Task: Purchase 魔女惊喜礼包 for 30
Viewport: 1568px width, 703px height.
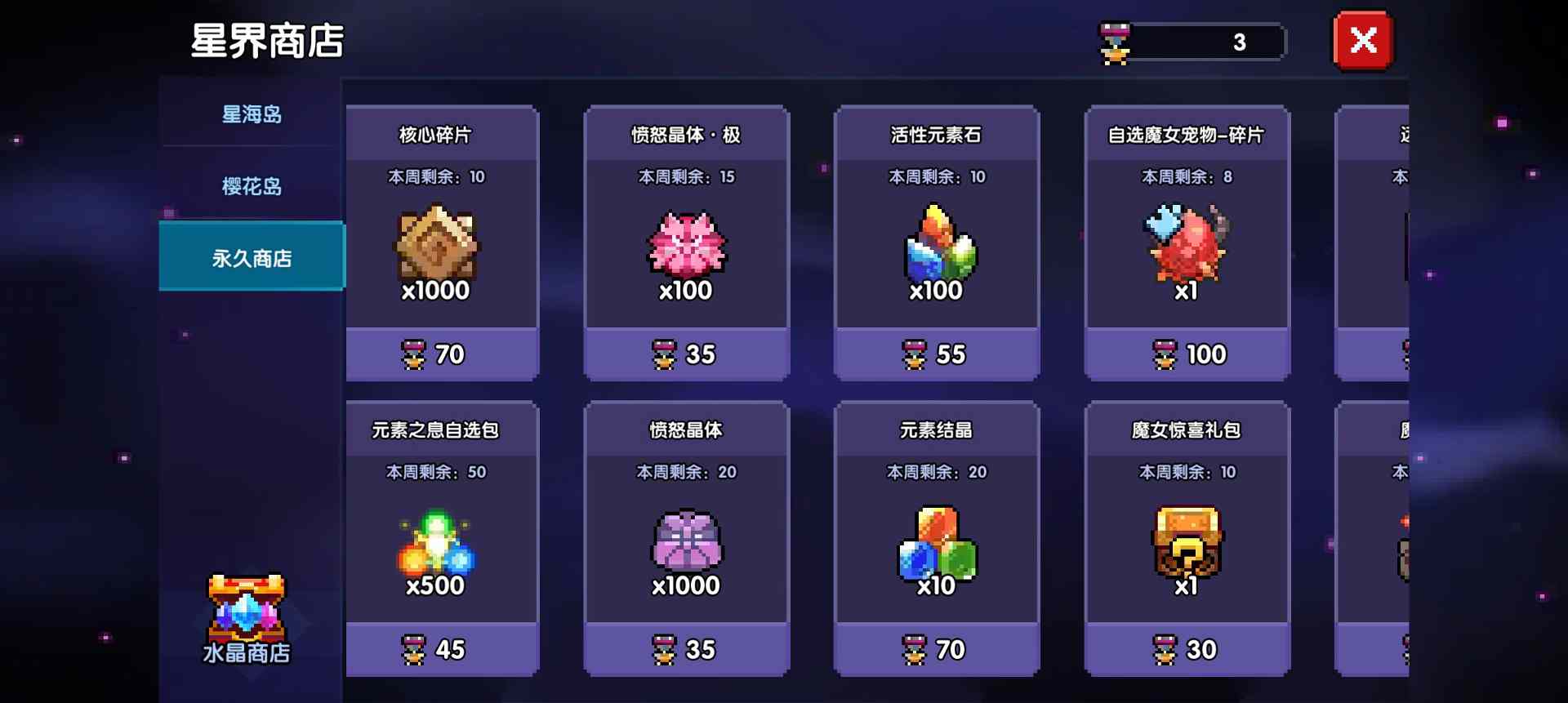Action: tap(1188, 649)
